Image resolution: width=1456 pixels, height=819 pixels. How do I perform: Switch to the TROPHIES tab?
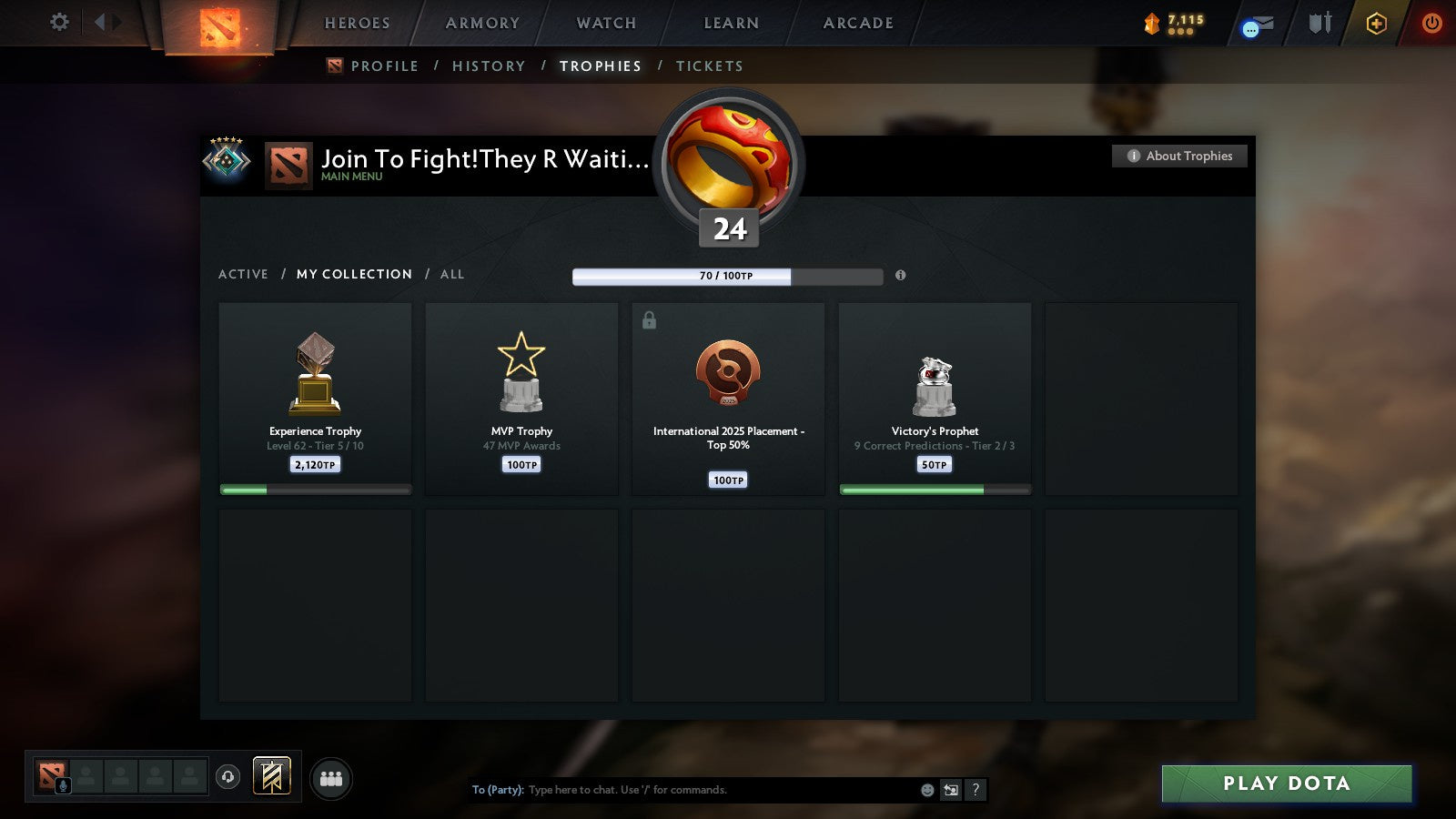(x=600, y=66)
